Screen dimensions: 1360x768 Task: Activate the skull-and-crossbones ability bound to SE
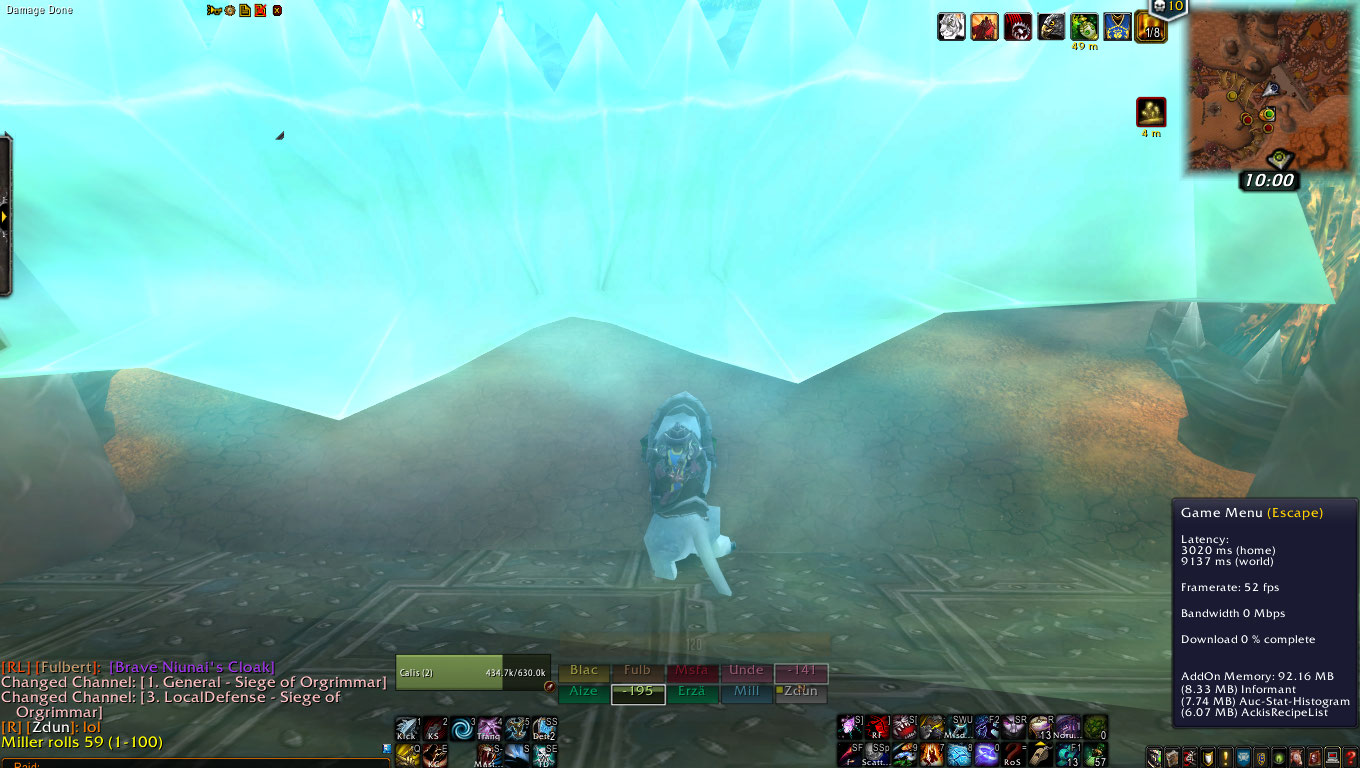[545, 755]
